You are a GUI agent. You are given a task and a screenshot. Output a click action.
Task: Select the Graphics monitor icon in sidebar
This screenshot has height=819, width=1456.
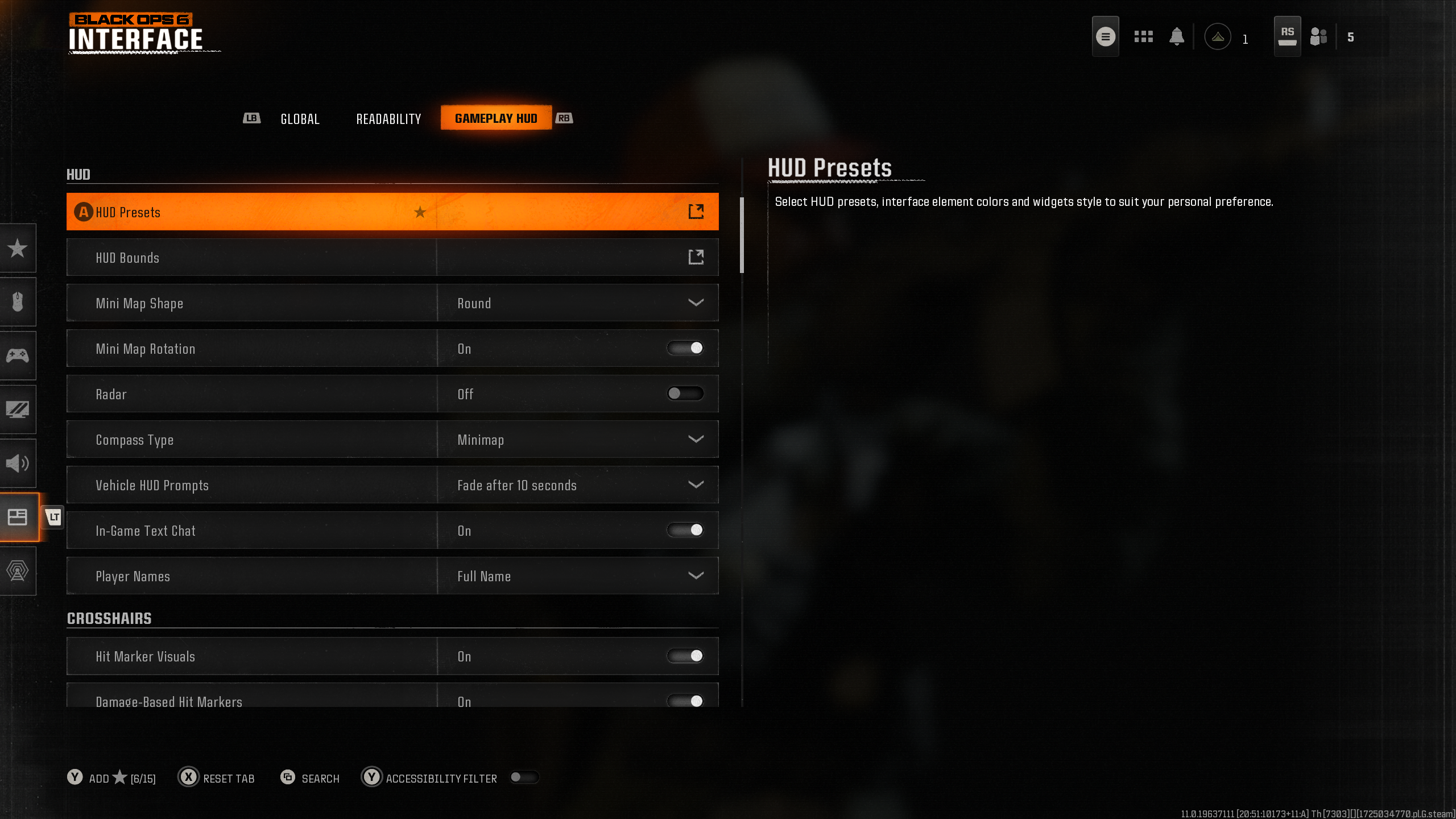(x=18, y=409)
